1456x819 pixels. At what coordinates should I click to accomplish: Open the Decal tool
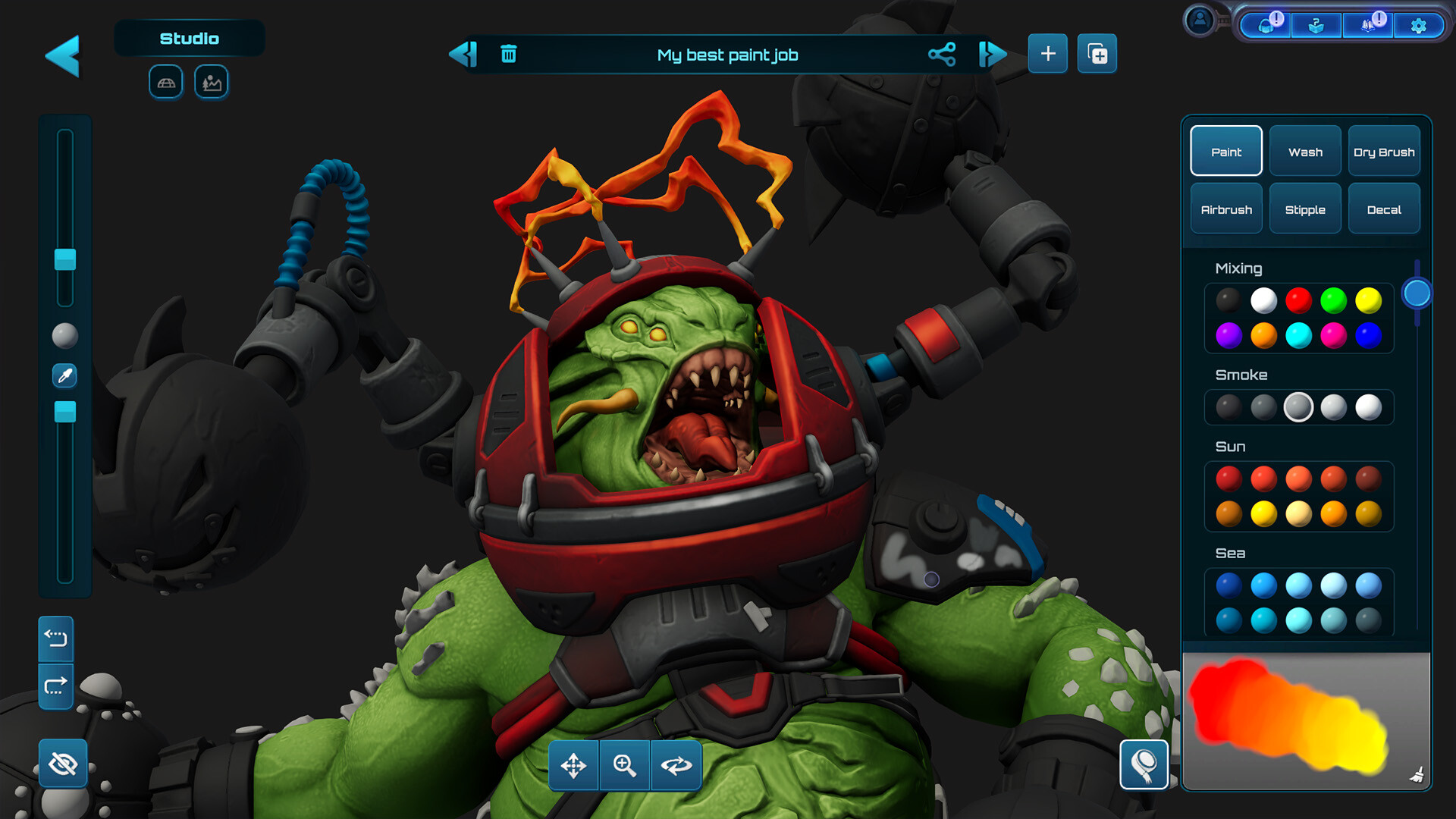coord(1384,209)
